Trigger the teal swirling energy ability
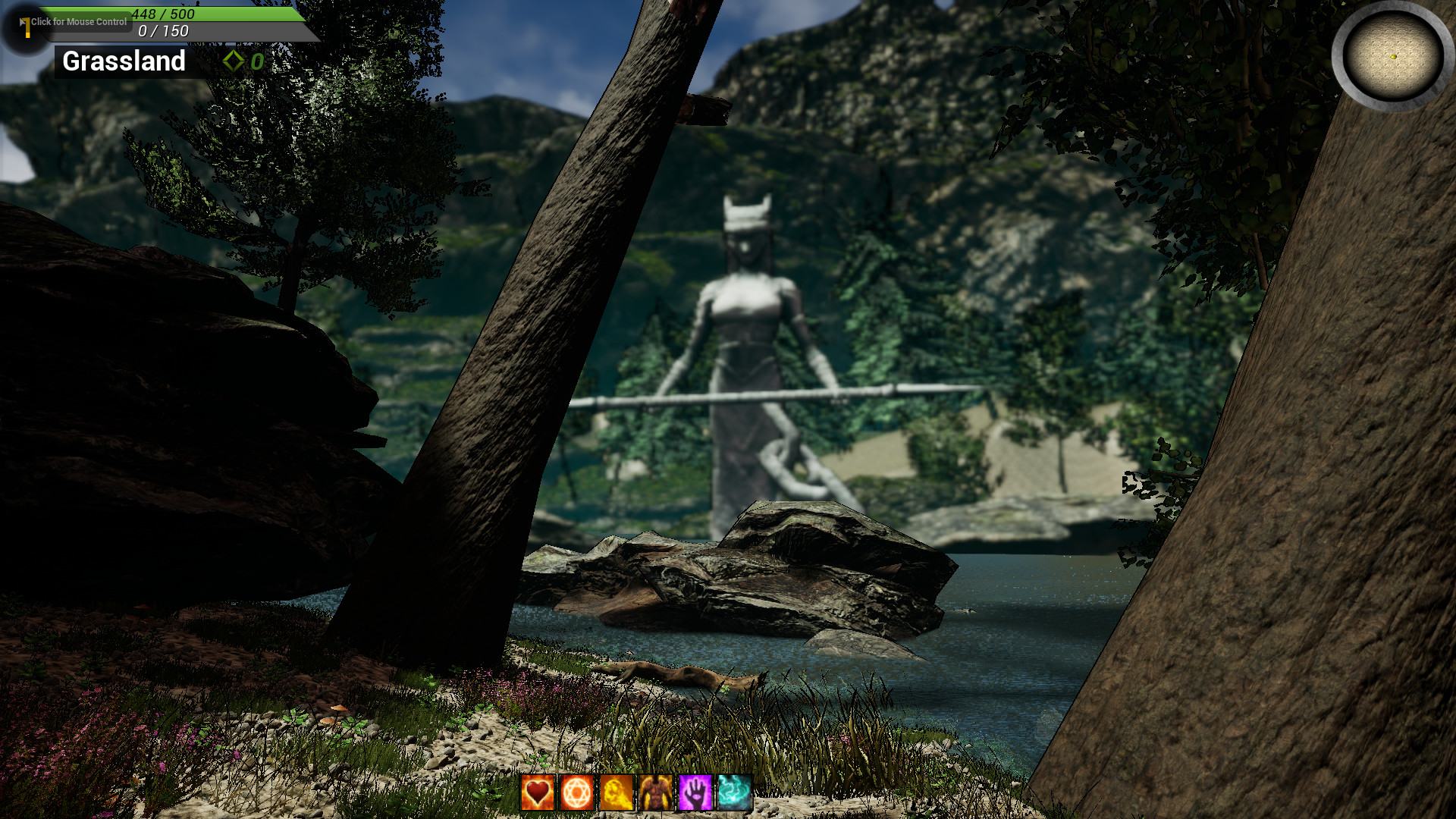1456x819 pixels. [735, 792]
